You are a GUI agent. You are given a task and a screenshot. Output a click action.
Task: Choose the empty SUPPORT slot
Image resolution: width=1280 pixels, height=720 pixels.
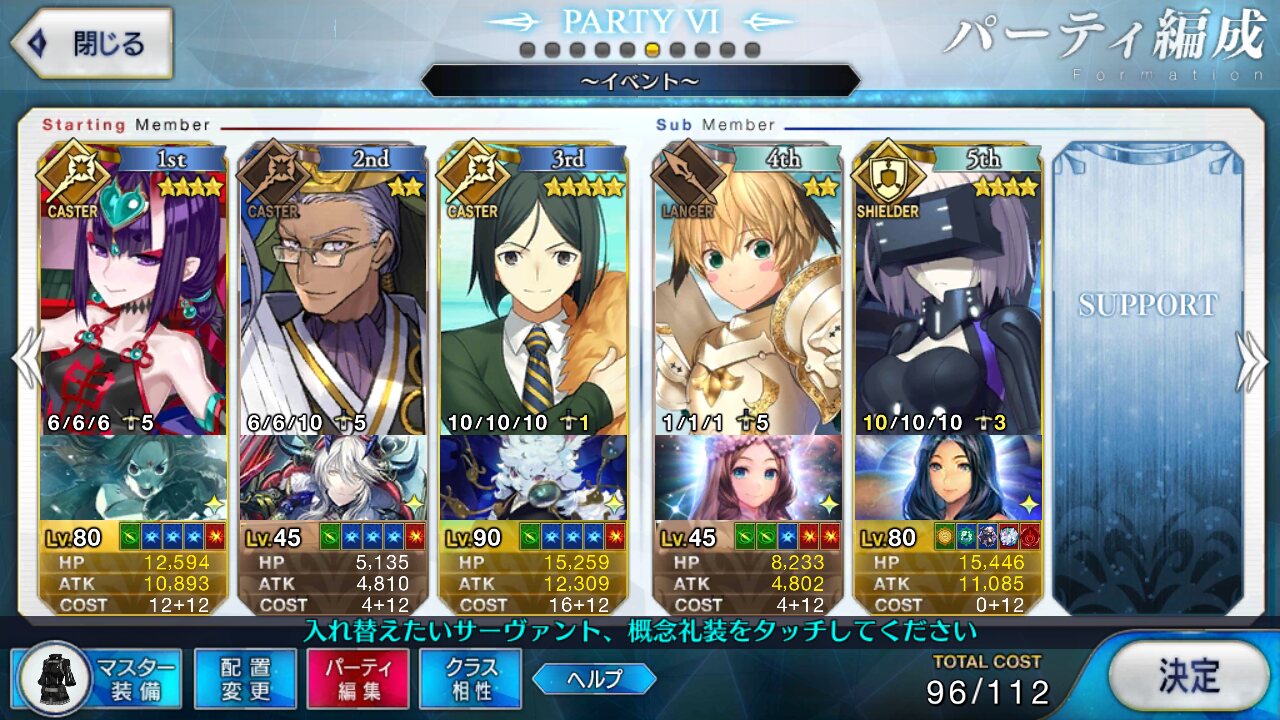pyautogui.click(x=1146, y=380)
